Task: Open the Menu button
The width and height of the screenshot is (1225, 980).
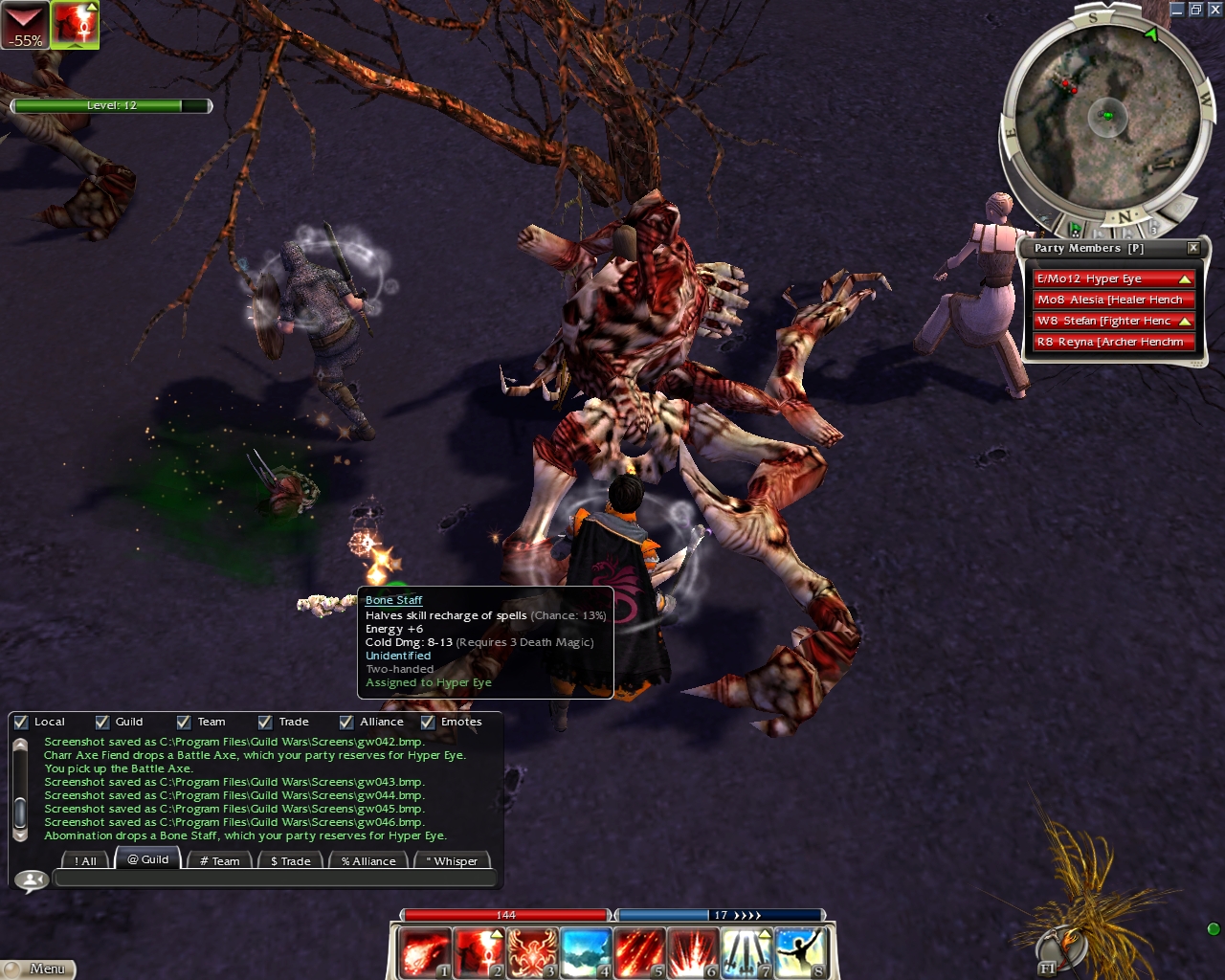Action: [38, 969]
